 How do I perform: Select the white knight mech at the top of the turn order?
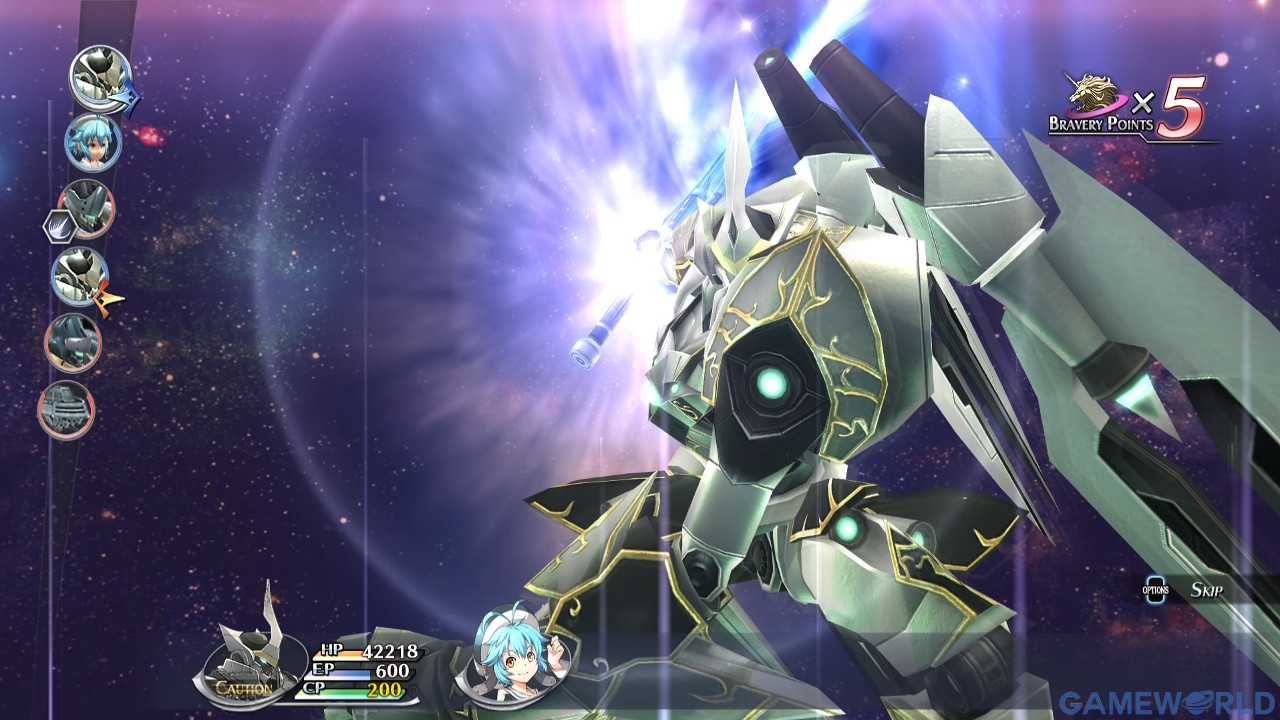100,77
